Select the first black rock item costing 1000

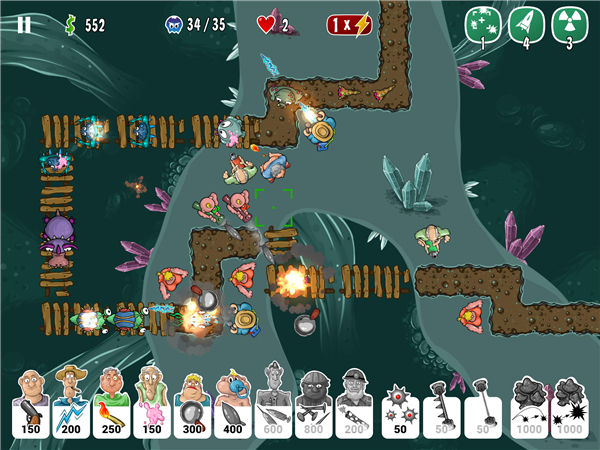coord(529,405)
